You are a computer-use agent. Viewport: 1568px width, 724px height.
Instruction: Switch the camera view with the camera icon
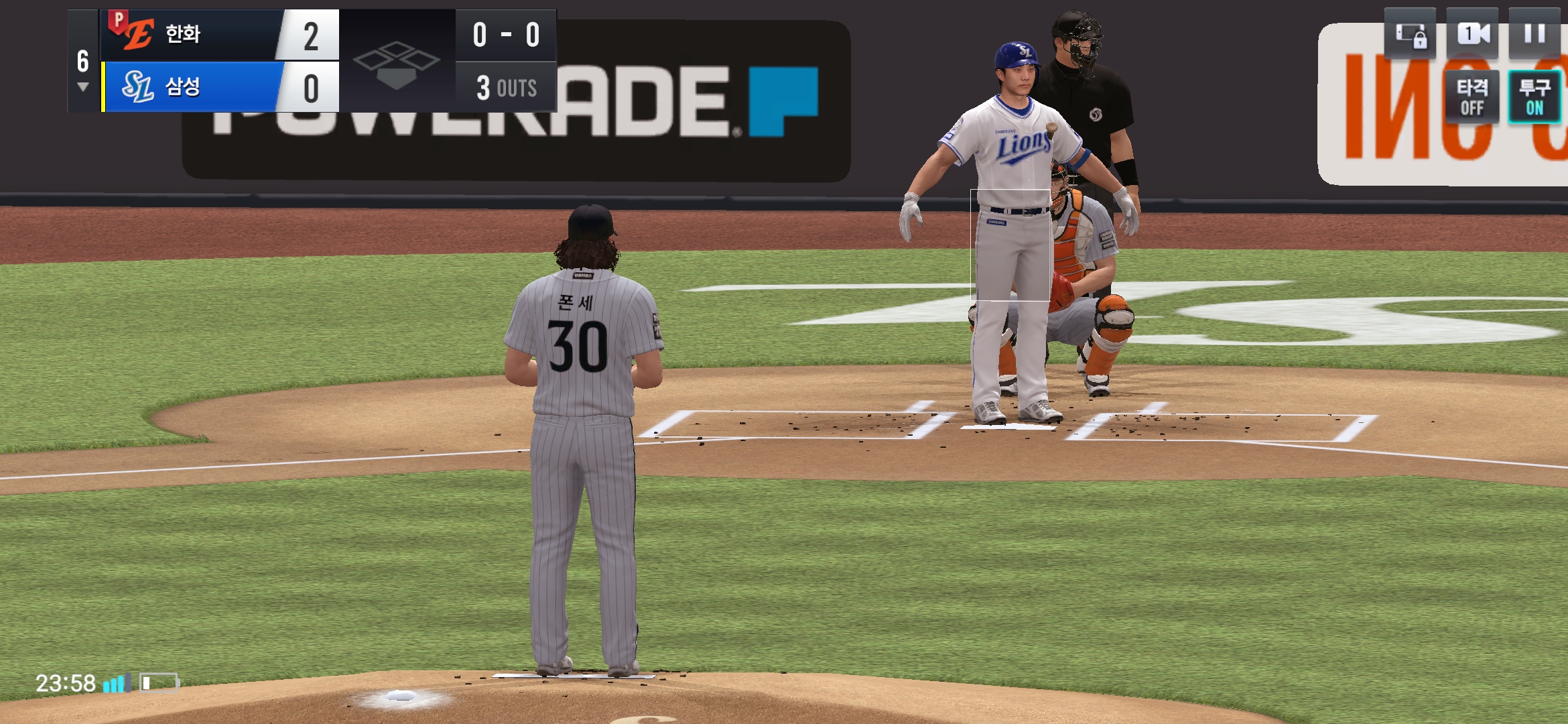[x=1472, y=34]
